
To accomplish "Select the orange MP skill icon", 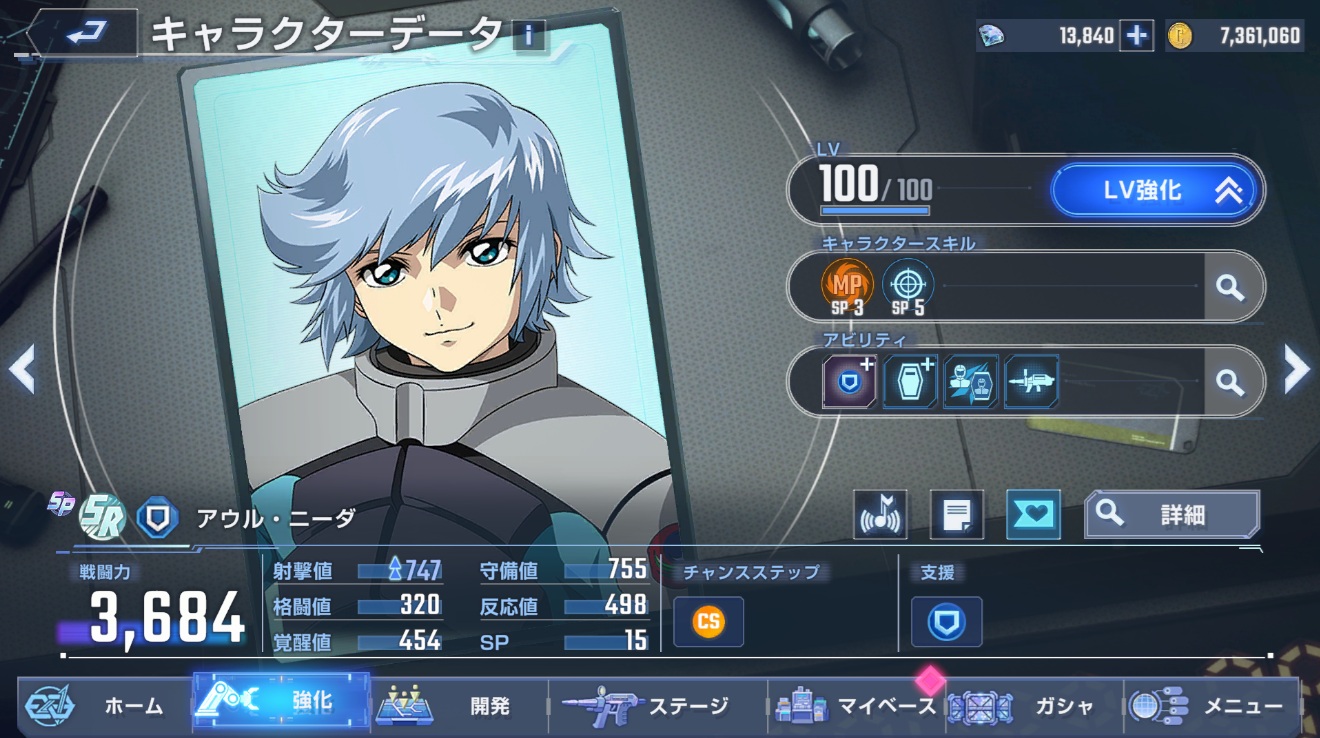I will (847, 284).
